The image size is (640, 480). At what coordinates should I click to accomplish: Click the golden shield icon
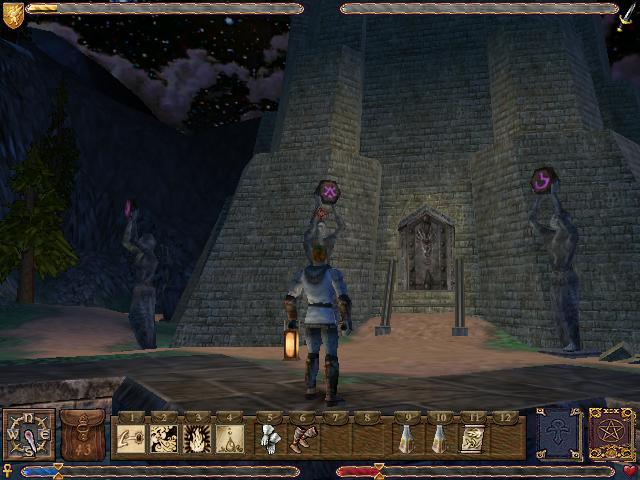point(12,12)
